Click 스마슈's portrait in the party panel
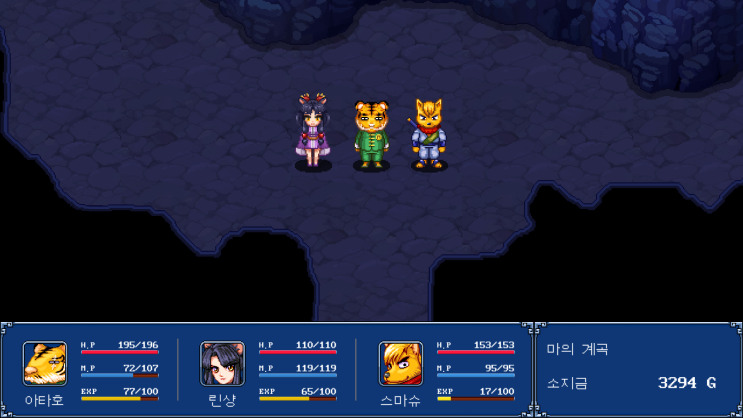Screen dimensions: 743x418 400,364
